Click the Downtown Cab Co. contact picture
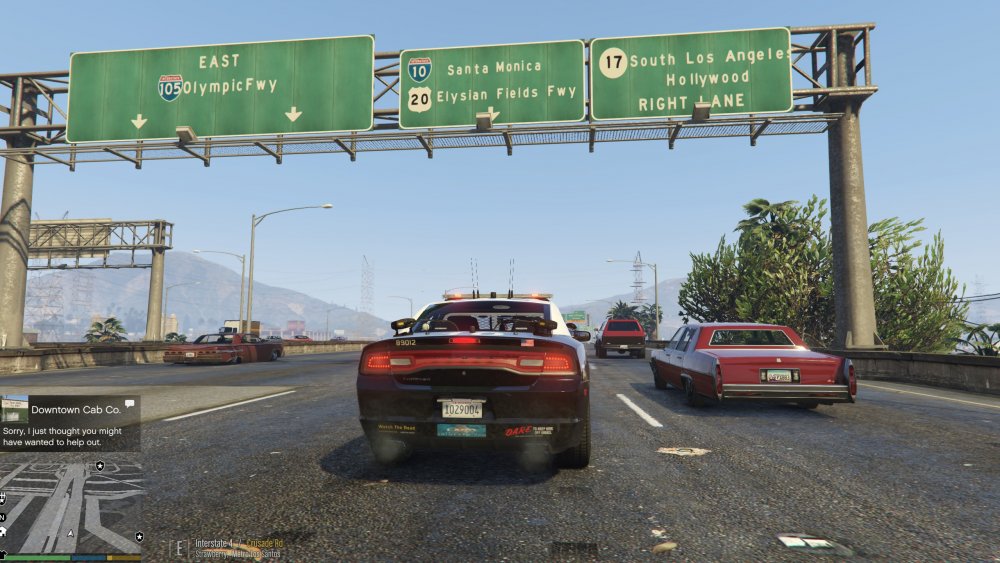 14,410
